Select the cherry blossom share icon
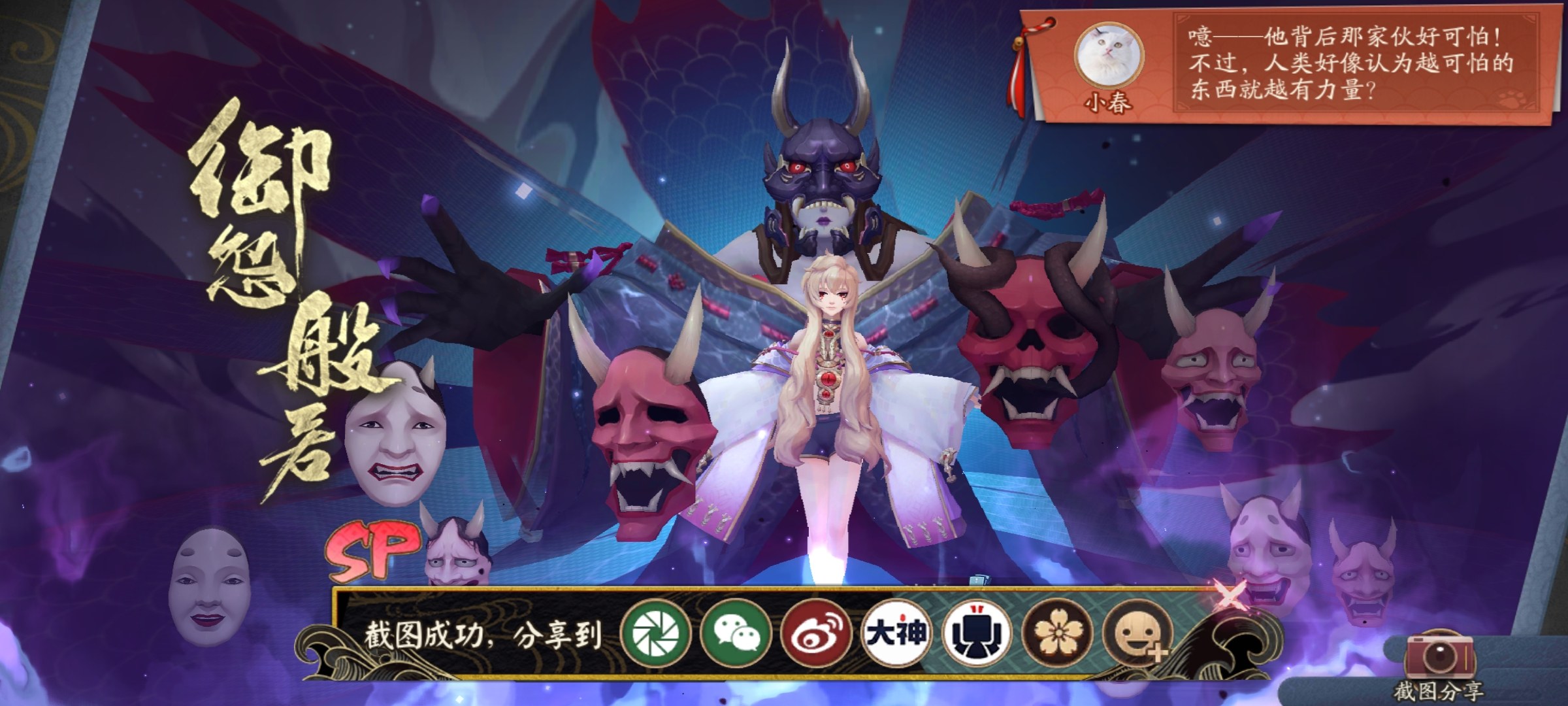The height and width of the screenshot is (706, 1568). (1056, 633)
